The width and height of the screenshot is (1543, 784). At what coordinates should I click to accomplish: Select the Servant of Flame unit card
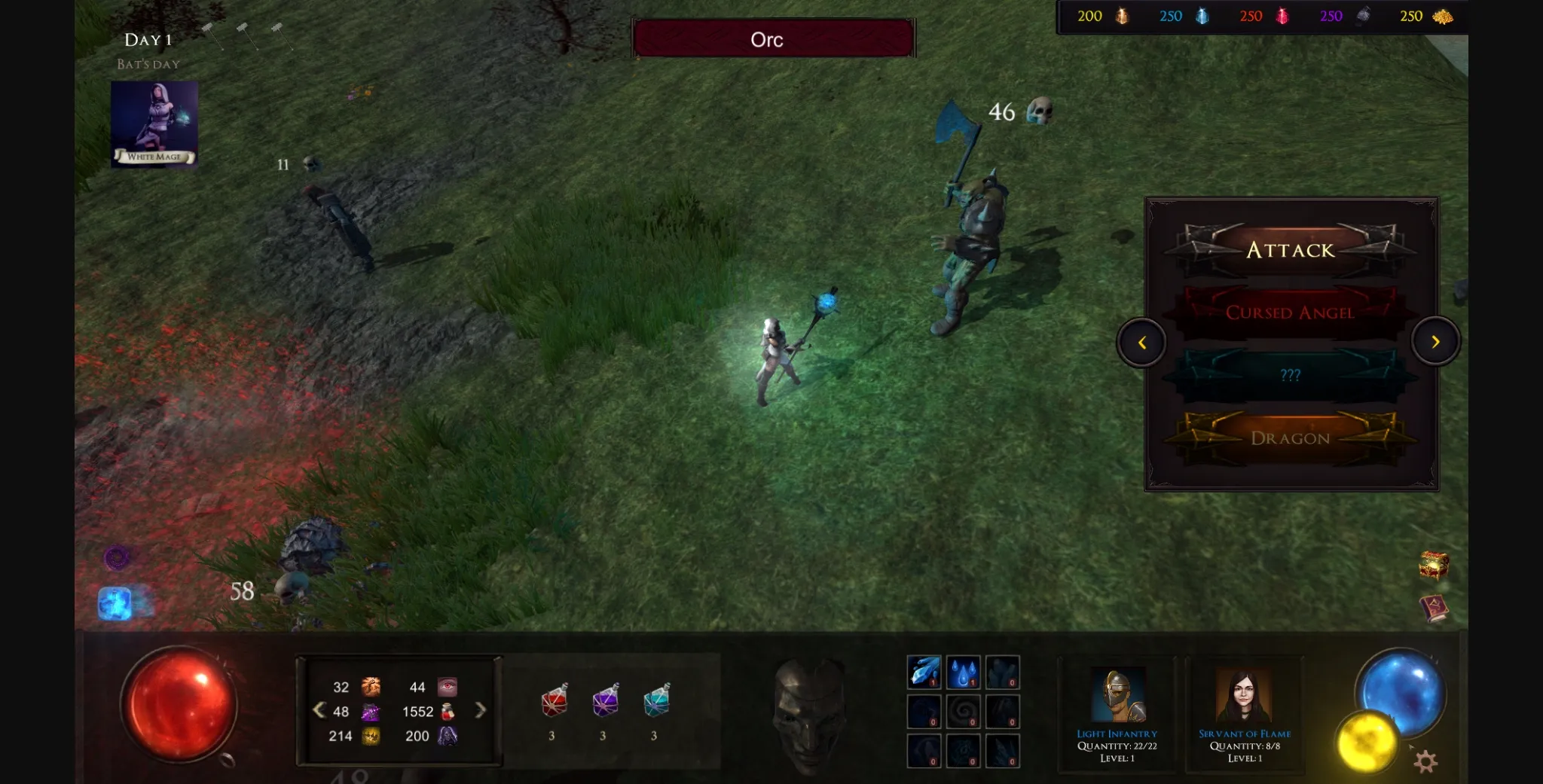1245,712
